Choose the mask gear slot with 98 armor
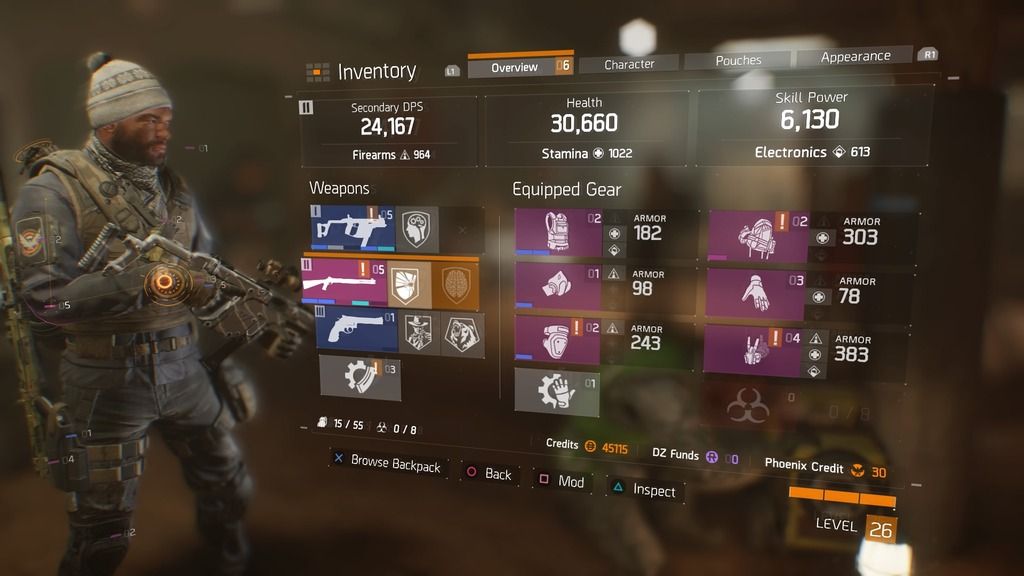Viewport: 1024px width, 576px height. click(558, 288)
